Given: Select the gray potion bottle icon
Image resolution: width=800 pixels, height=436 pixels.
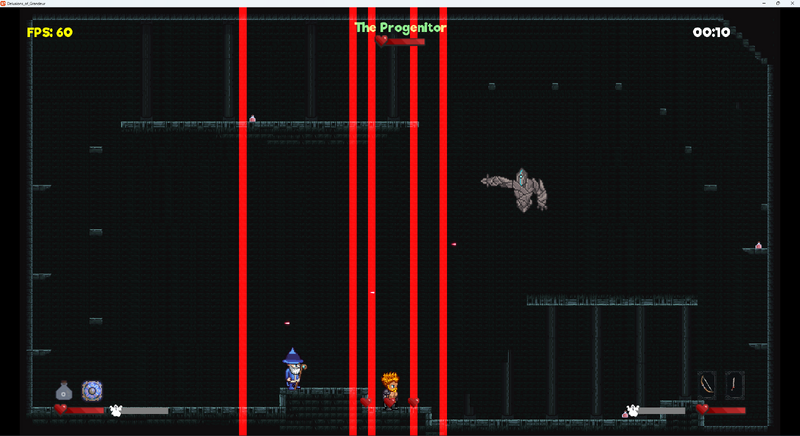Looking at the screenshot, I should pos(62,390).
